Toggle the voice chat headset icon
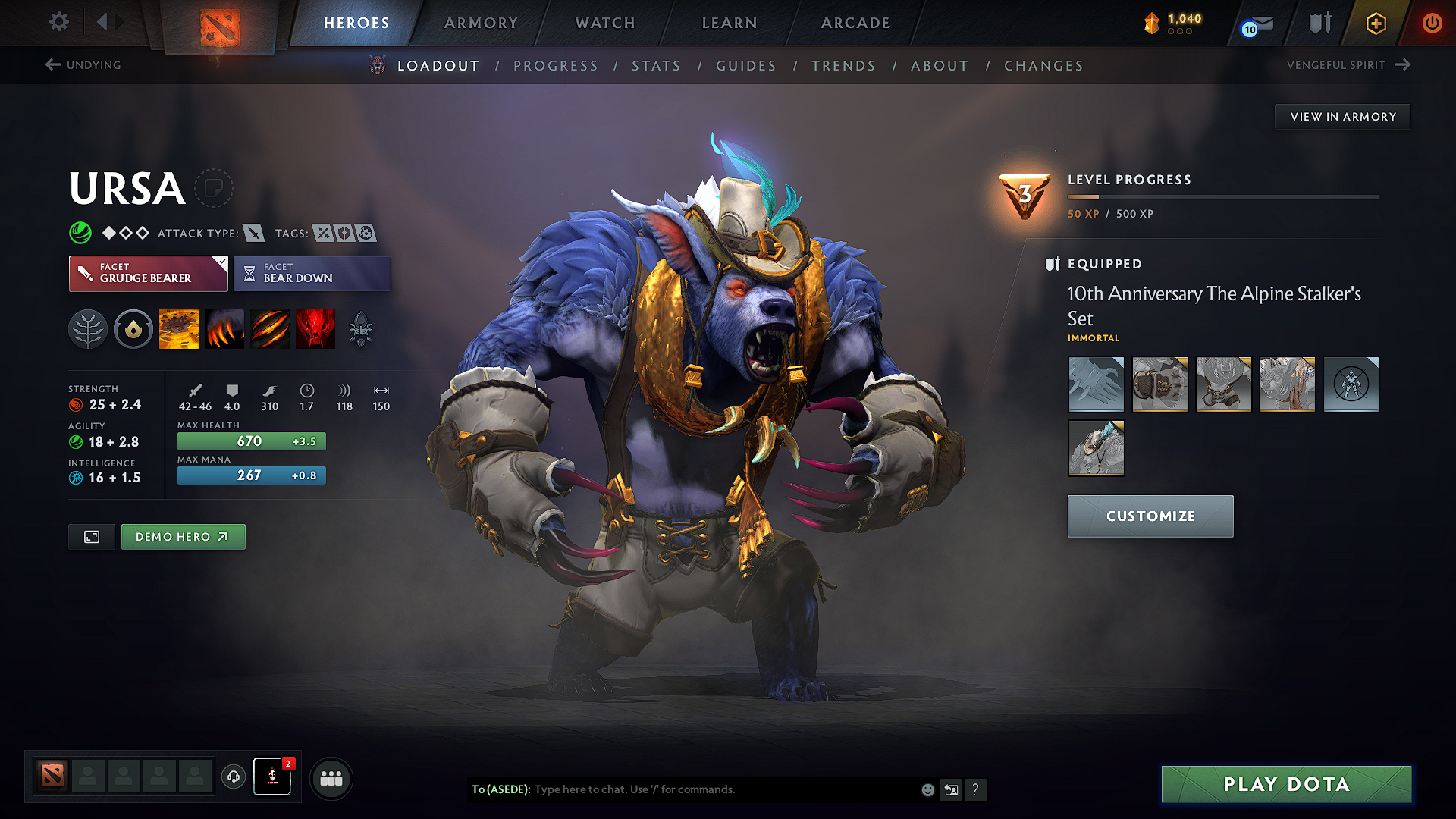The image size is (1456, 819). pos(233,778)
